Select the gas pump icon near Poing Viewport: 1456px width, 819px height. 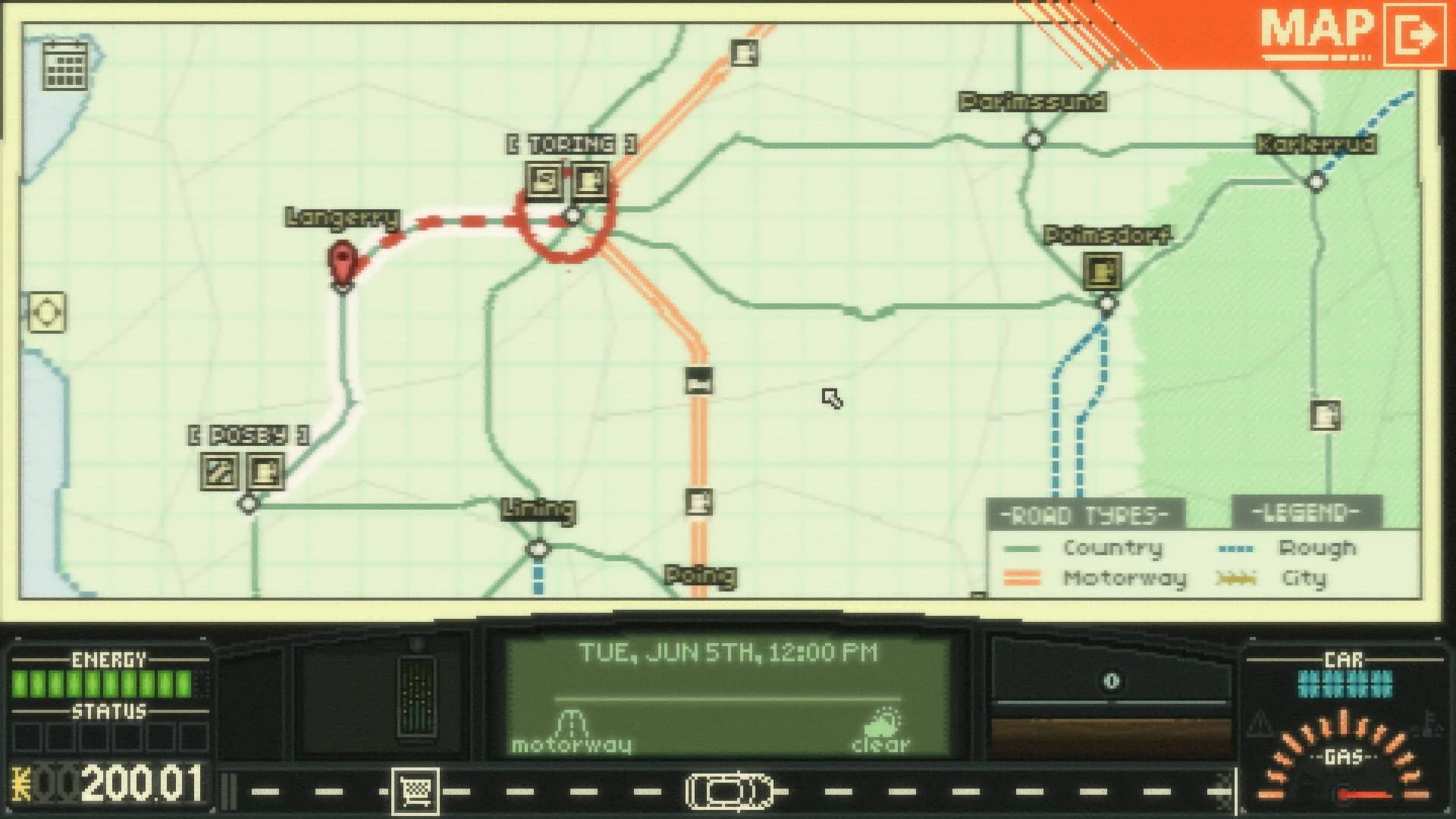tap(698, 503)
